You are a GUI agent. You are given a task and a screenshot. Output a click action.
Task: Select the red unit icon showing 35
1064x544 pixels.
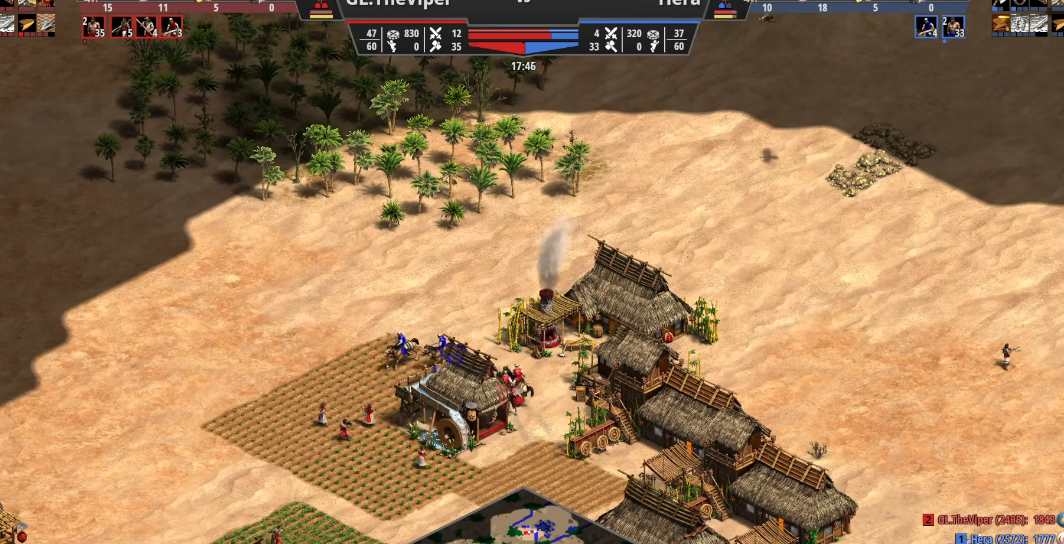click(94, 27)
